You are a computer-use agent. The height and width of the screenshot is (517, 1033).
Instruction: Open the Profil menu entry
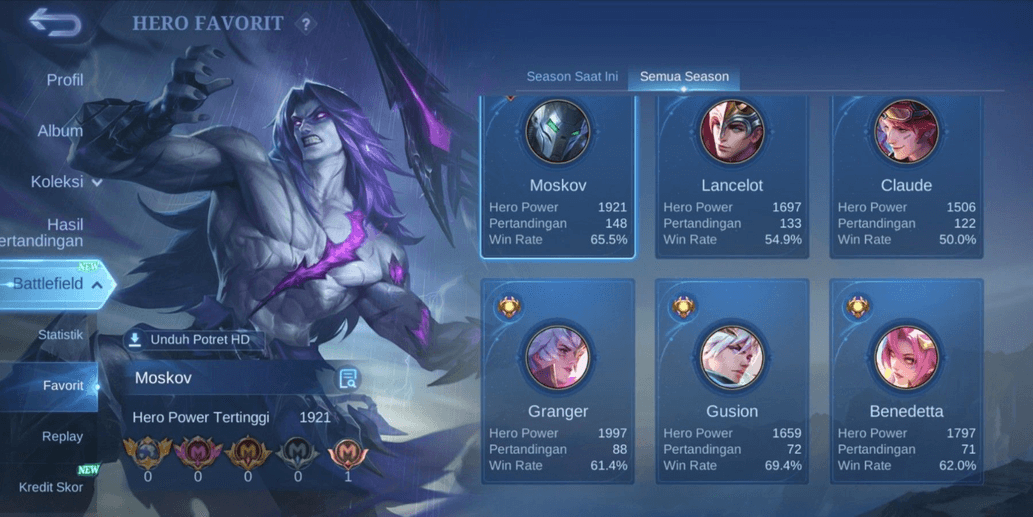[64, 80]
